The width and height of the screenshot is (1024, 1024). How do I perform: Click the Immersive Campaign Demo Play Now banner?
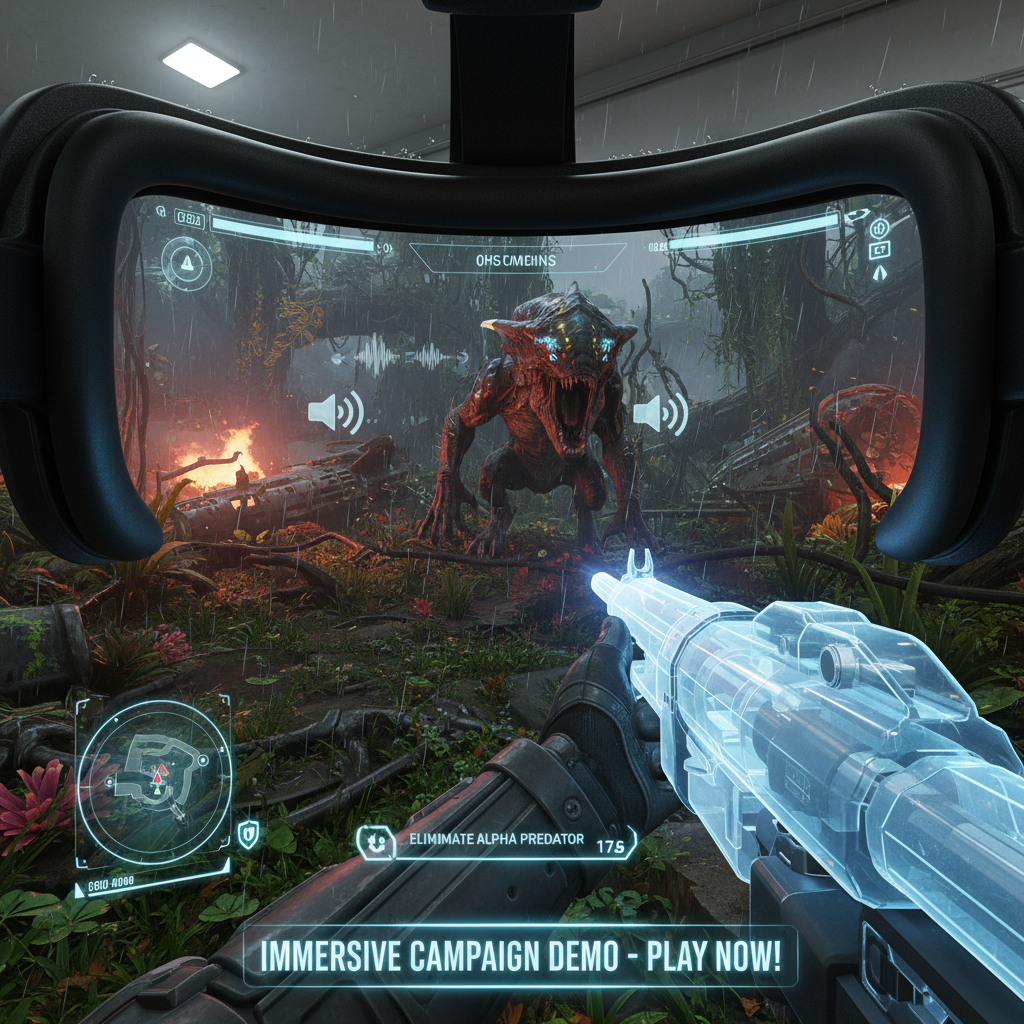[520, 956]
